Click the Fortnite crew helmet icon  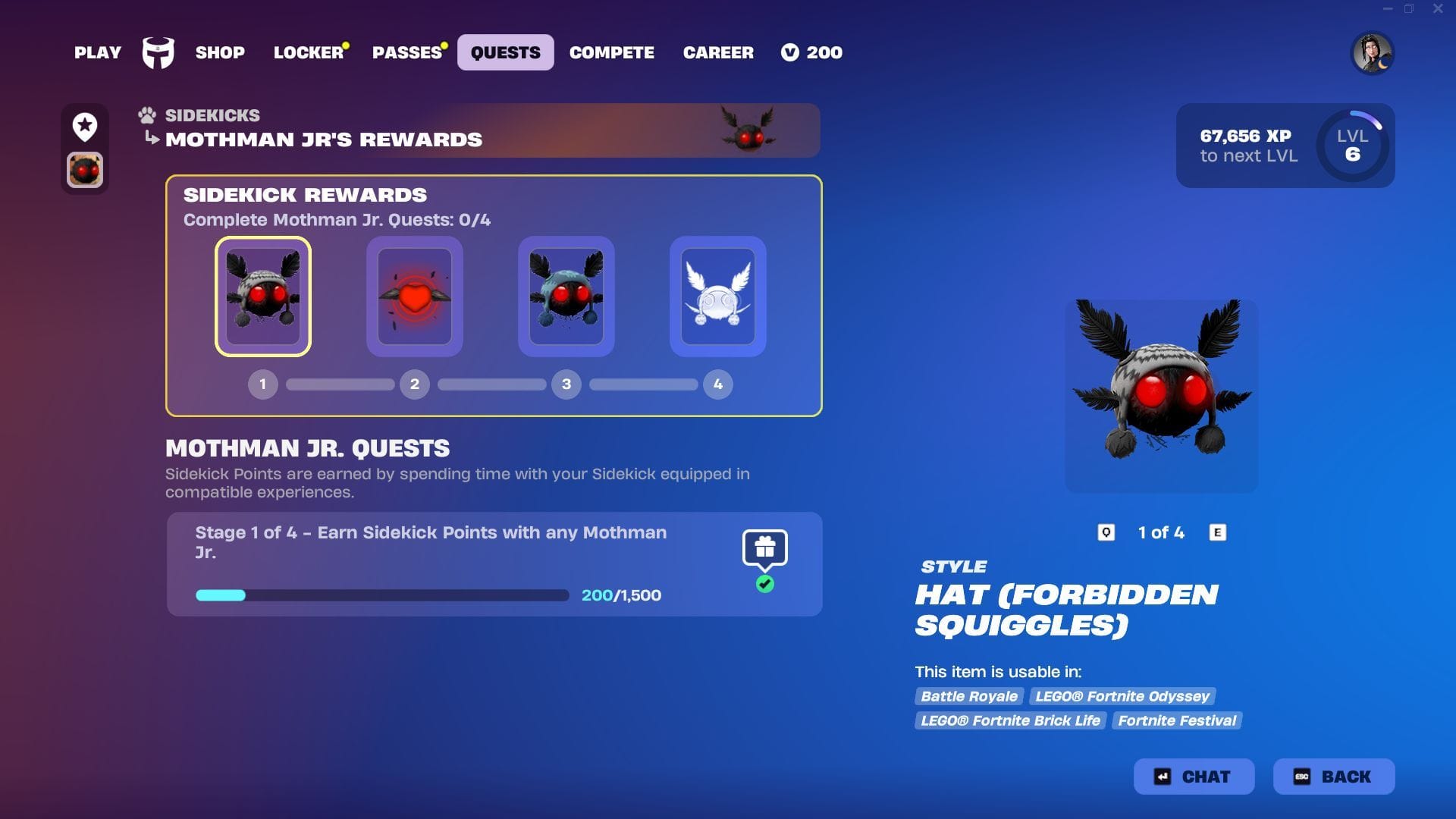pyautogui.click(x=158, y=52)
